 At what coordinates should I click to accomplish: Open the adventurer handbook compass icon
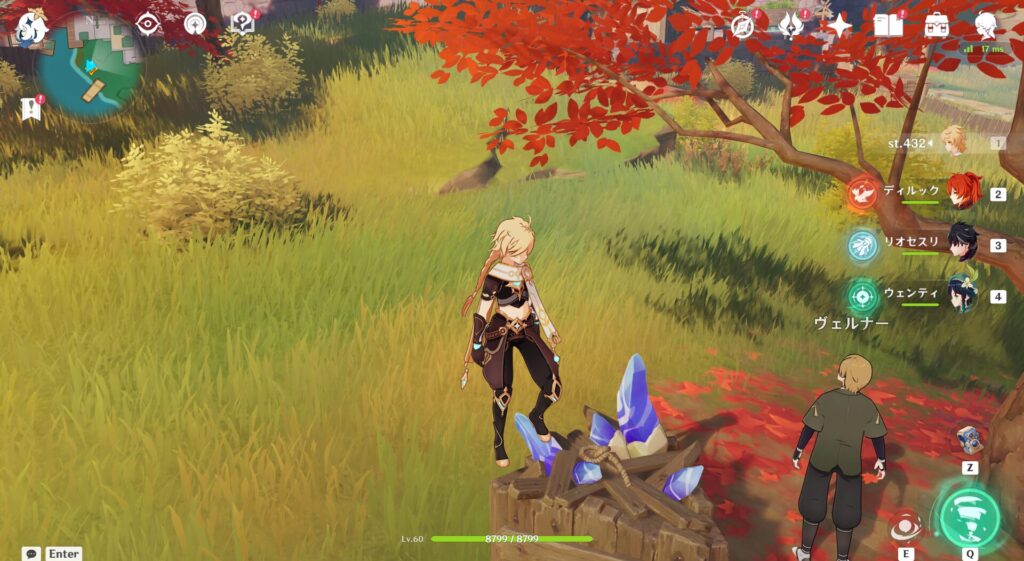(743, 26)
